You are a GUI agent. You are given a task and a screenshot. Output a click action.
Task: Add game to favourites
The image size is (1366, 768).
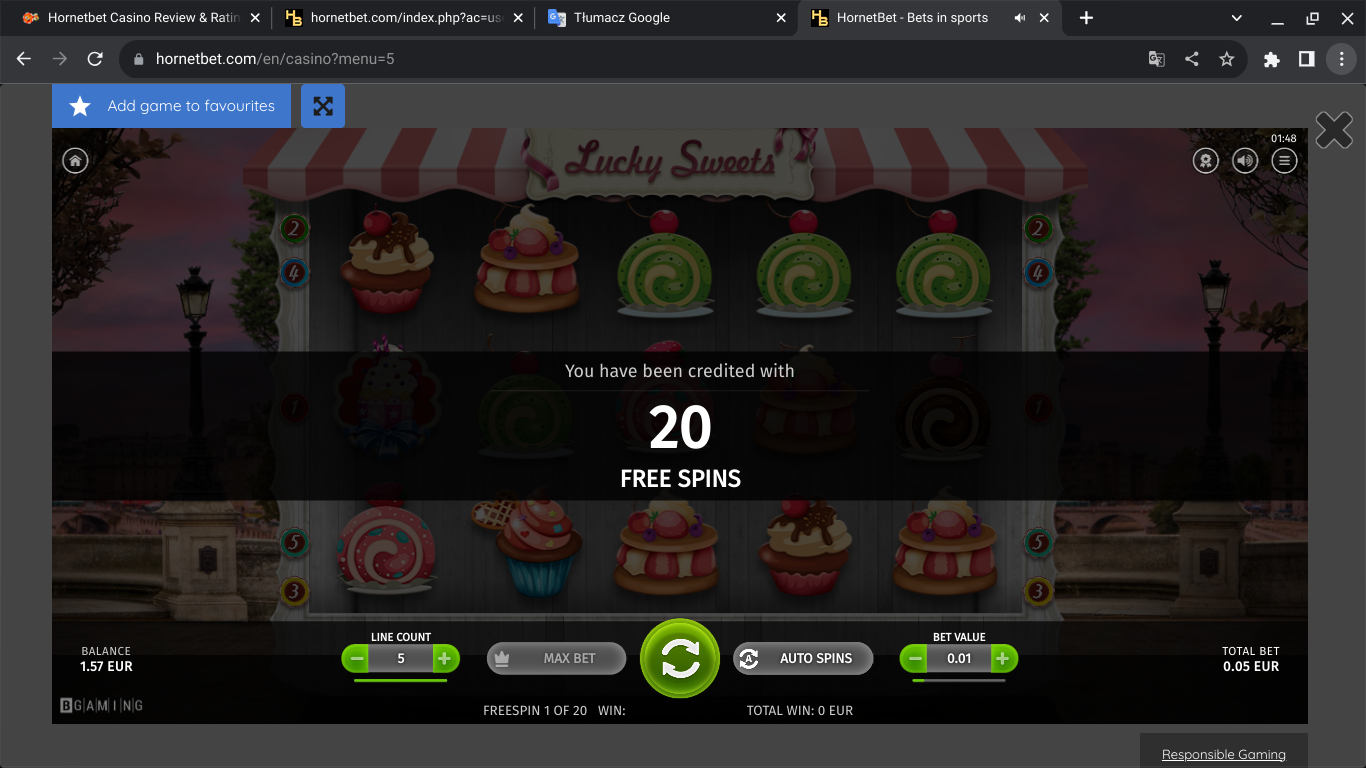(x=172, y=106)
